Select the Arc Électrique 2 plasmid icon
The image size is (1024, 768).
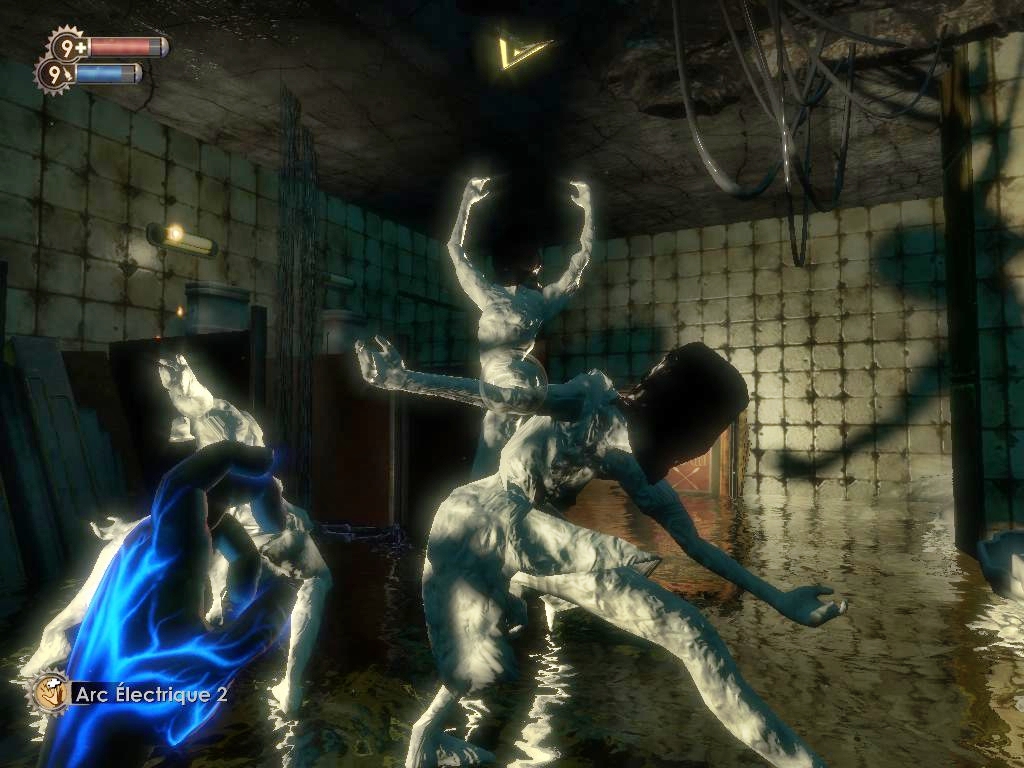(x=48, y=692)
